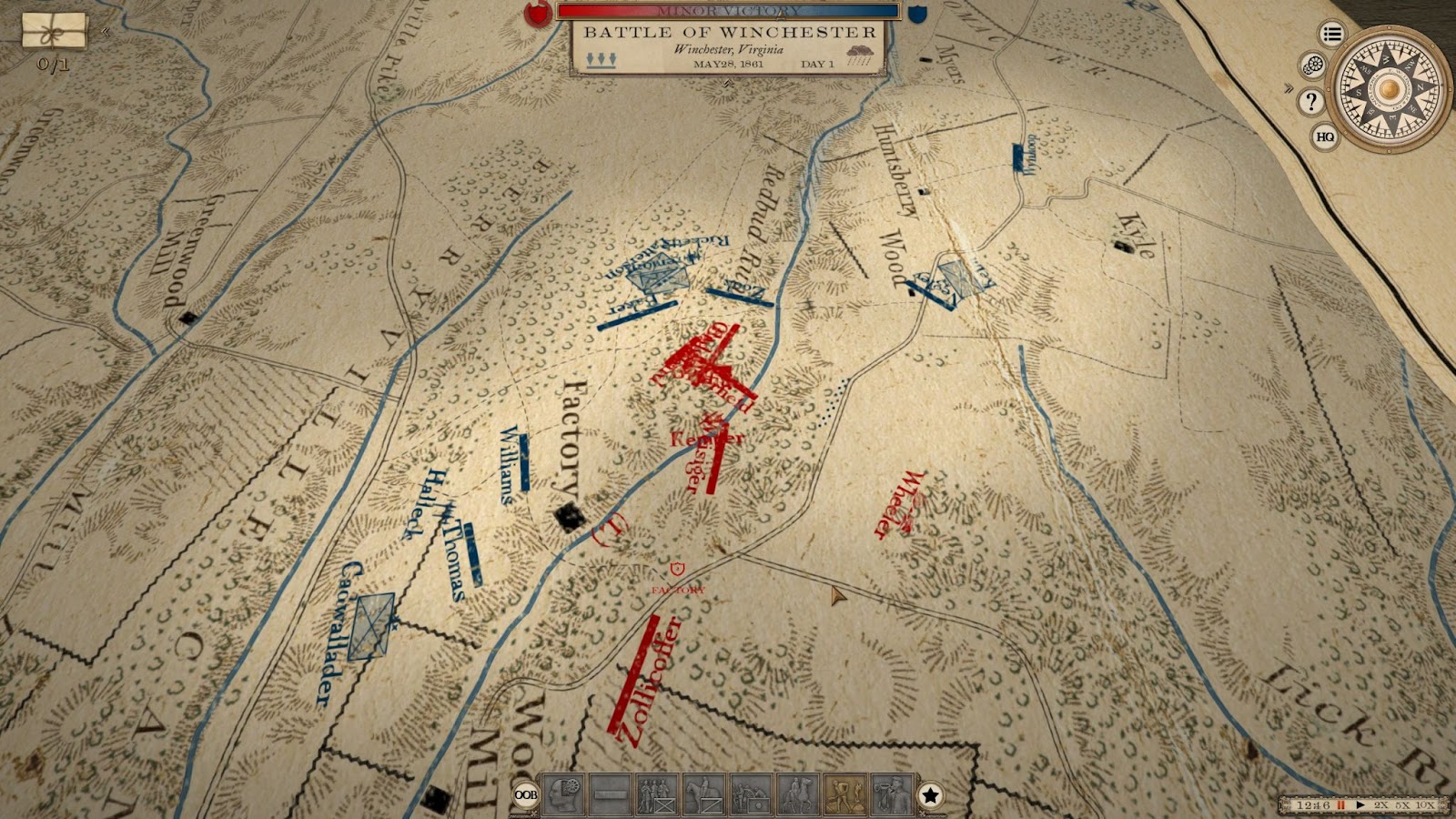Open help with the question mark
The height and width of the screenshot is (819, 1456).
(1310, 101)
